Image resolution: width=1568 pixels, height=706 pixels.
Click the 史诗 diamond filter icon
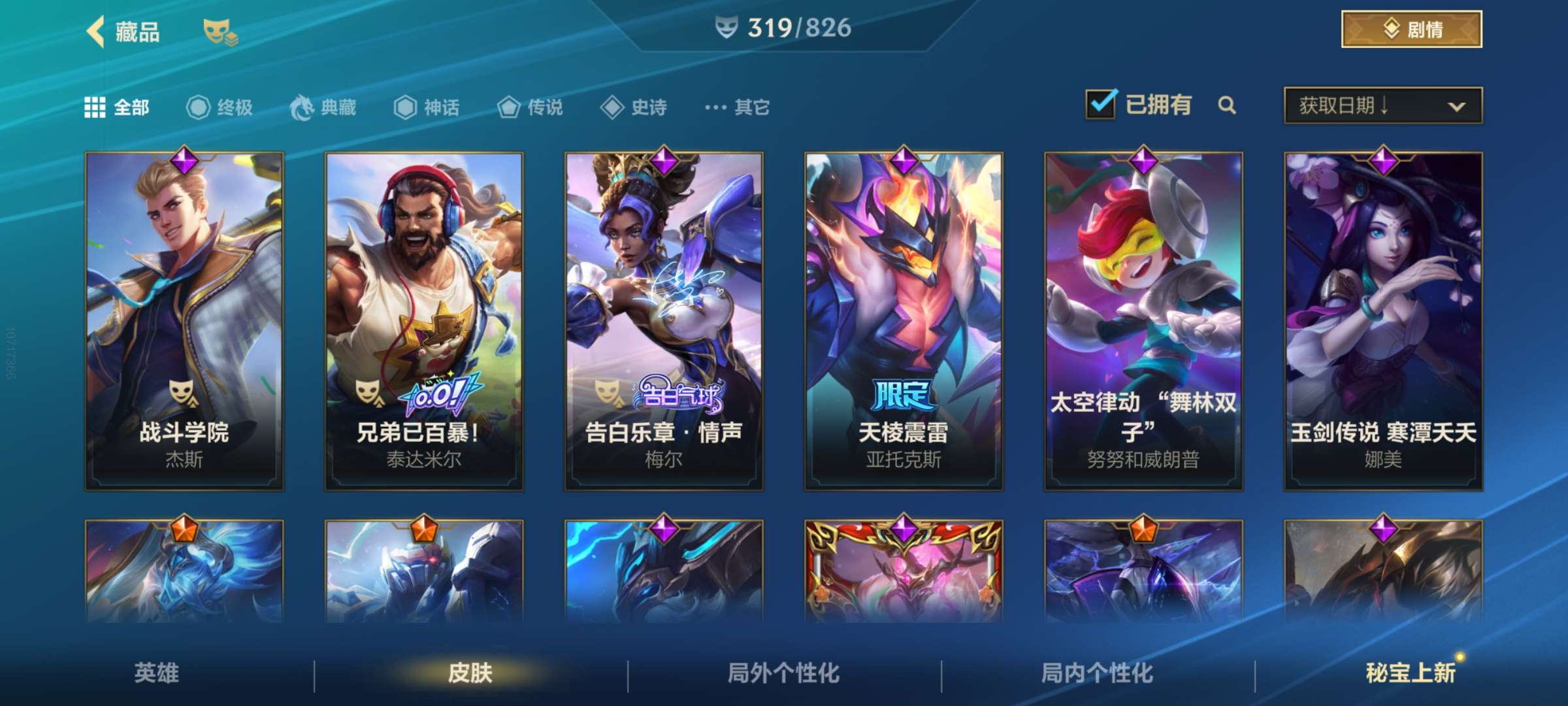tap(611, 108)
